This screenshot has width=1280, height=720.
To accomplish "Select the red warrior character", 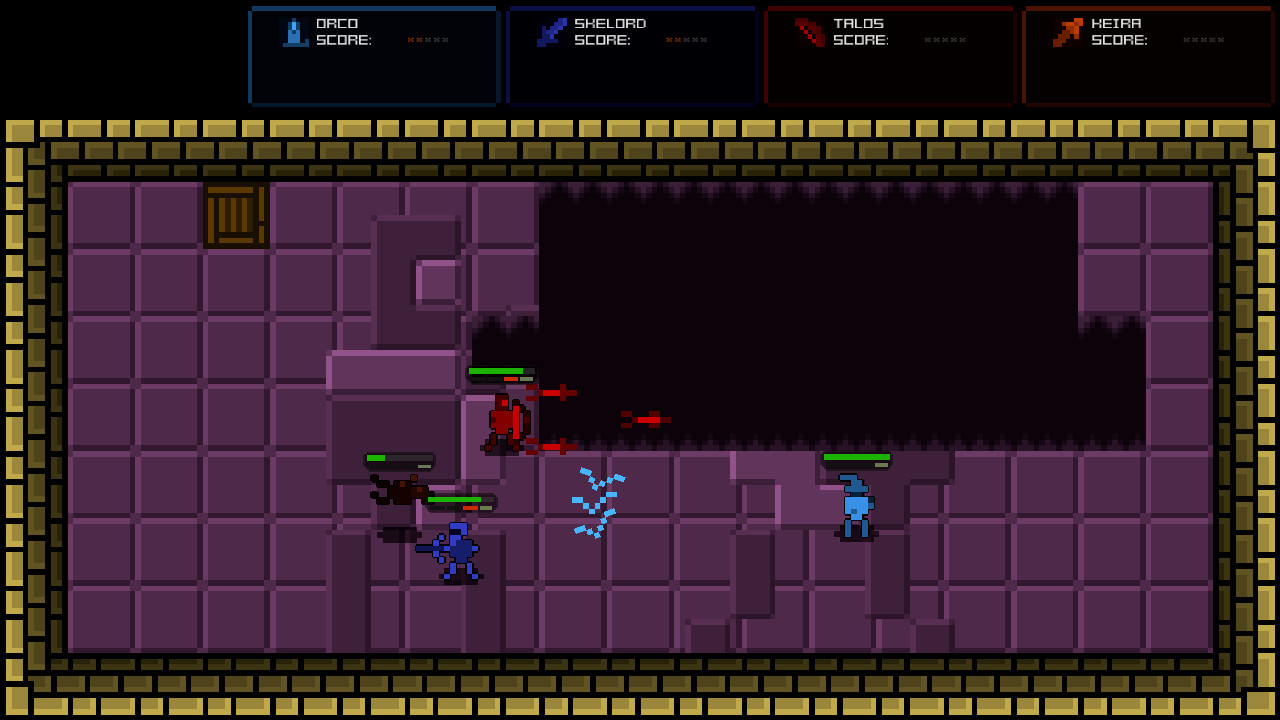I will pyautogui.click(x=505, y=420).
